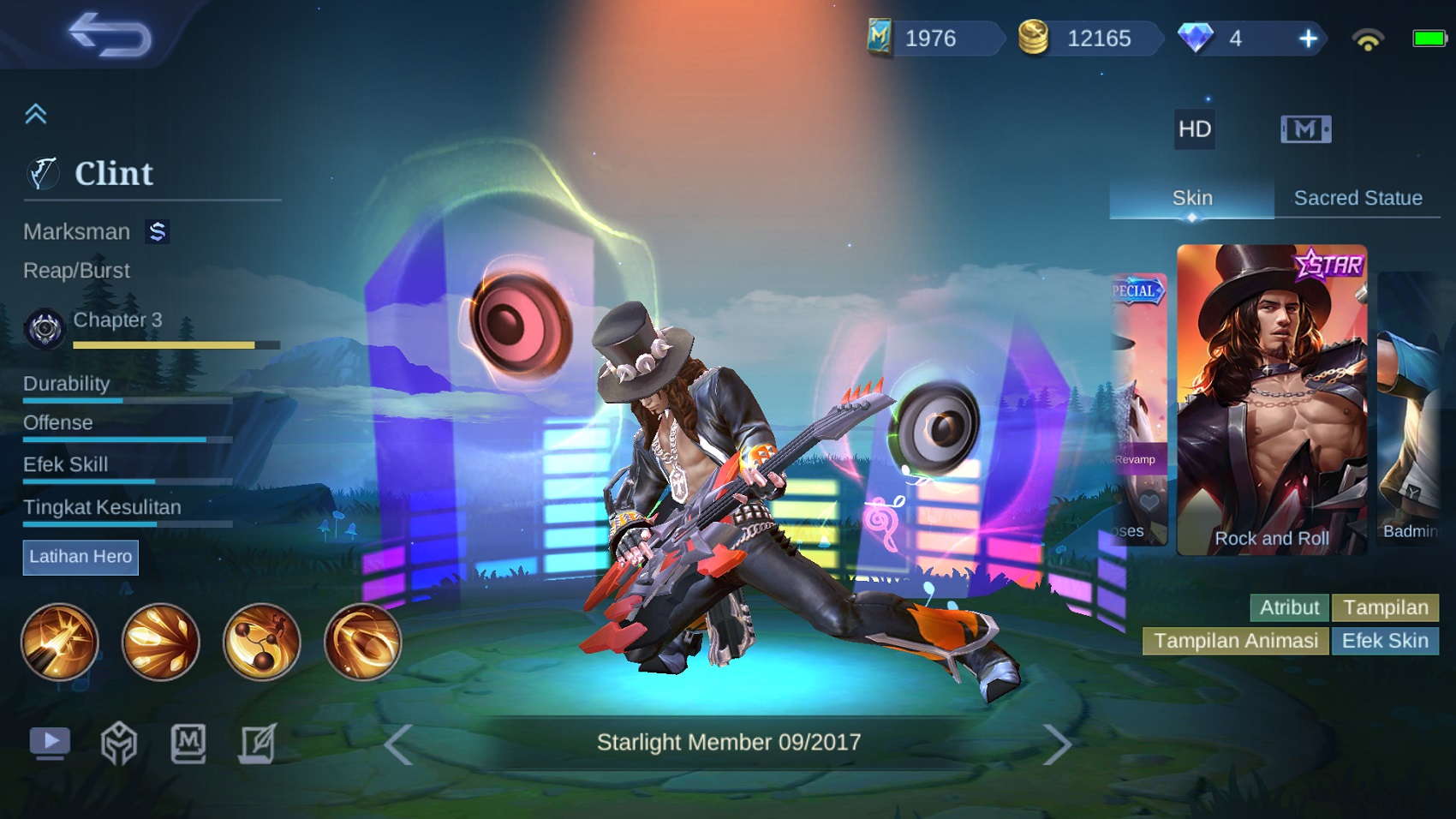Screen dimensions: 1456x819
Task: Collapse the hero info panel with double-chevron
Action: pos(36,114)
